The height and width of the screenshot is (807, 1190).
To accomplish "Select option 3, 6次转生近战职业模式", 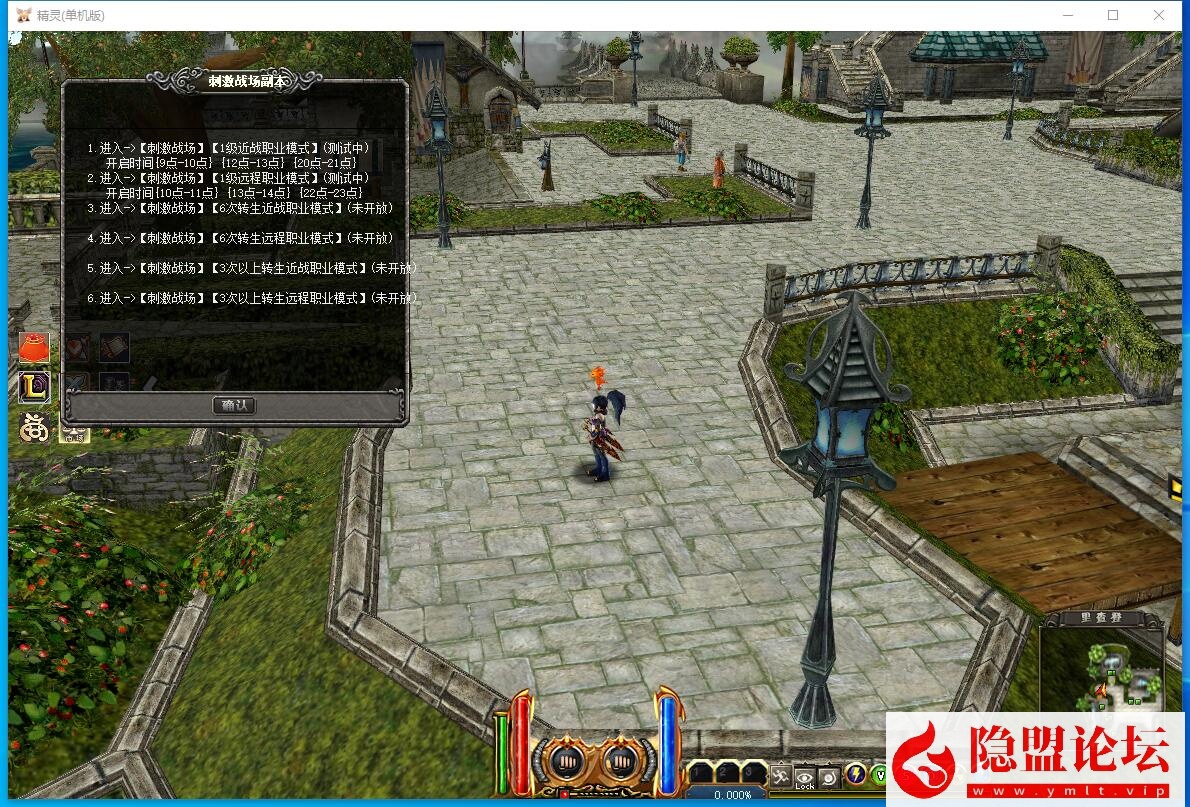I will 240,208.
